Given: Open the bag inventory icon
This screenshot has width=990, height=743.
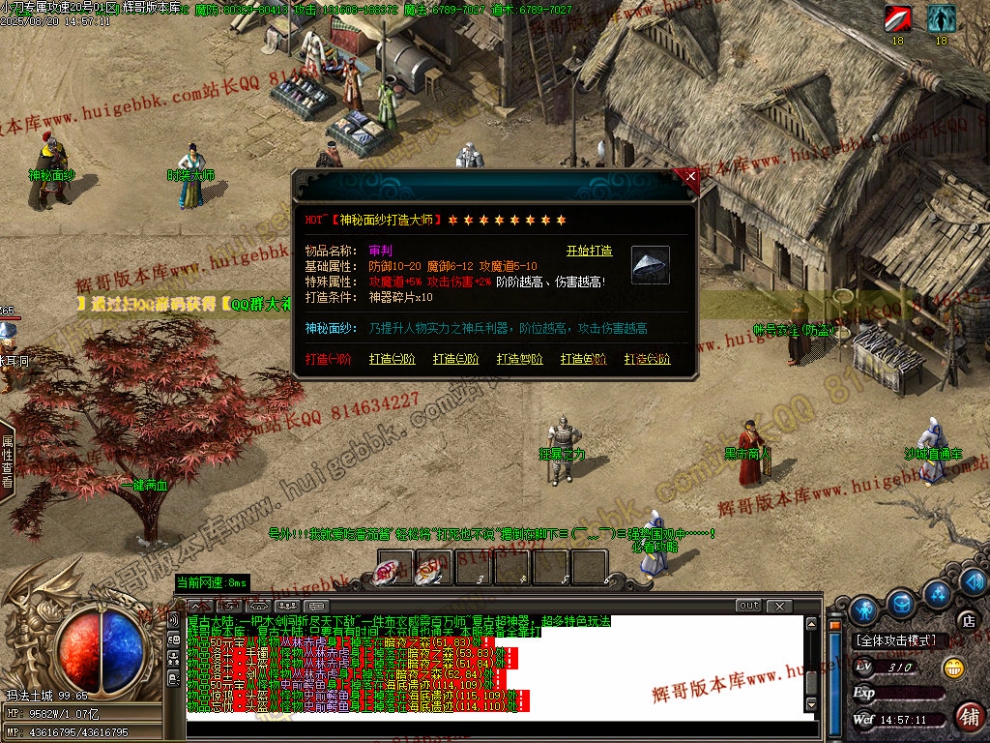Looking at the screenshot, I should coord(902,602).
